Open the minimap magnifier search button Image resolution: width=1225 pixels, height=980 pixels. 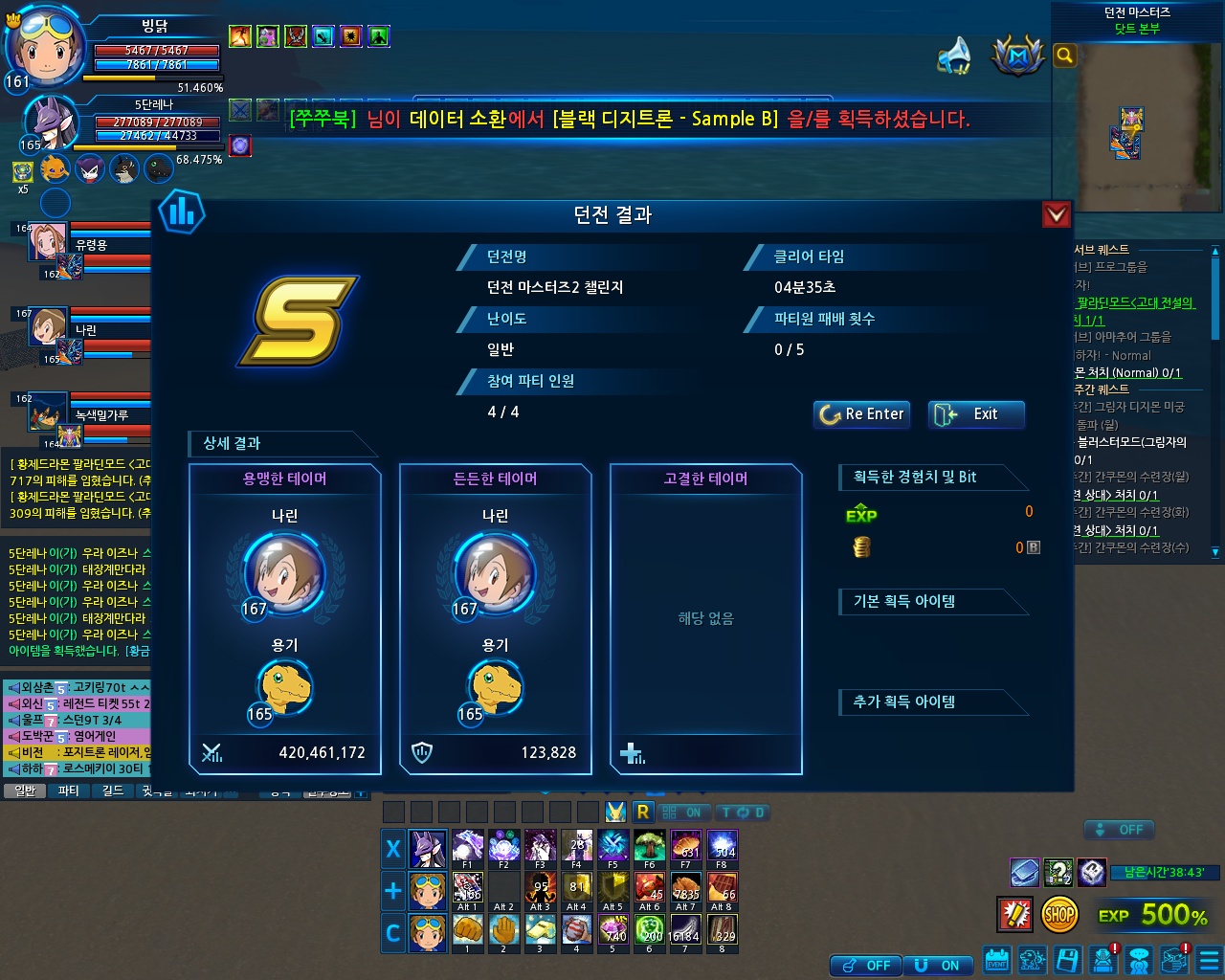pyautogui.click(x=1064, y=56)
